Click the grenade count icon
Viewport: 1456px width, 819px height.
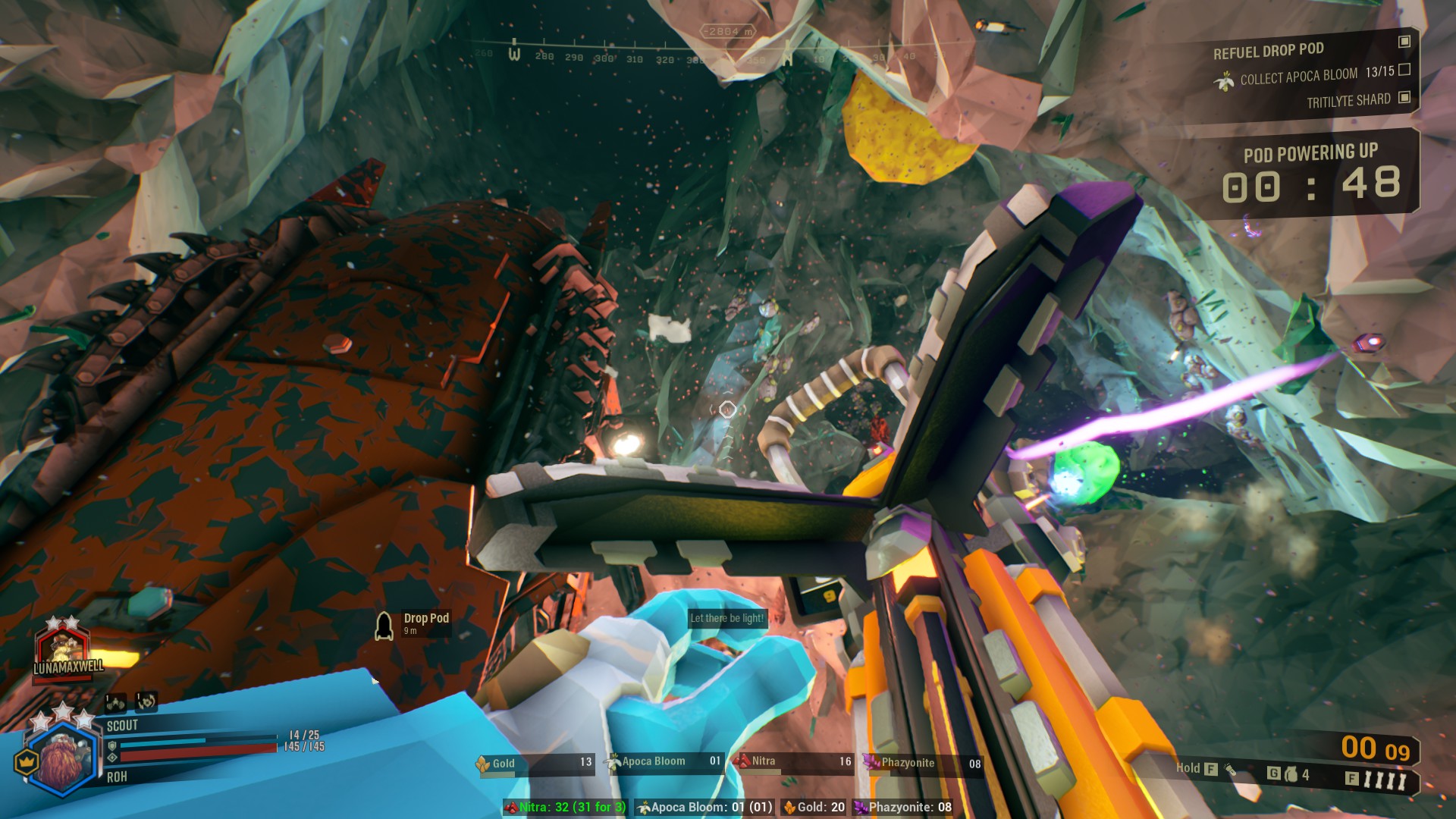[x=1291, y=774]
